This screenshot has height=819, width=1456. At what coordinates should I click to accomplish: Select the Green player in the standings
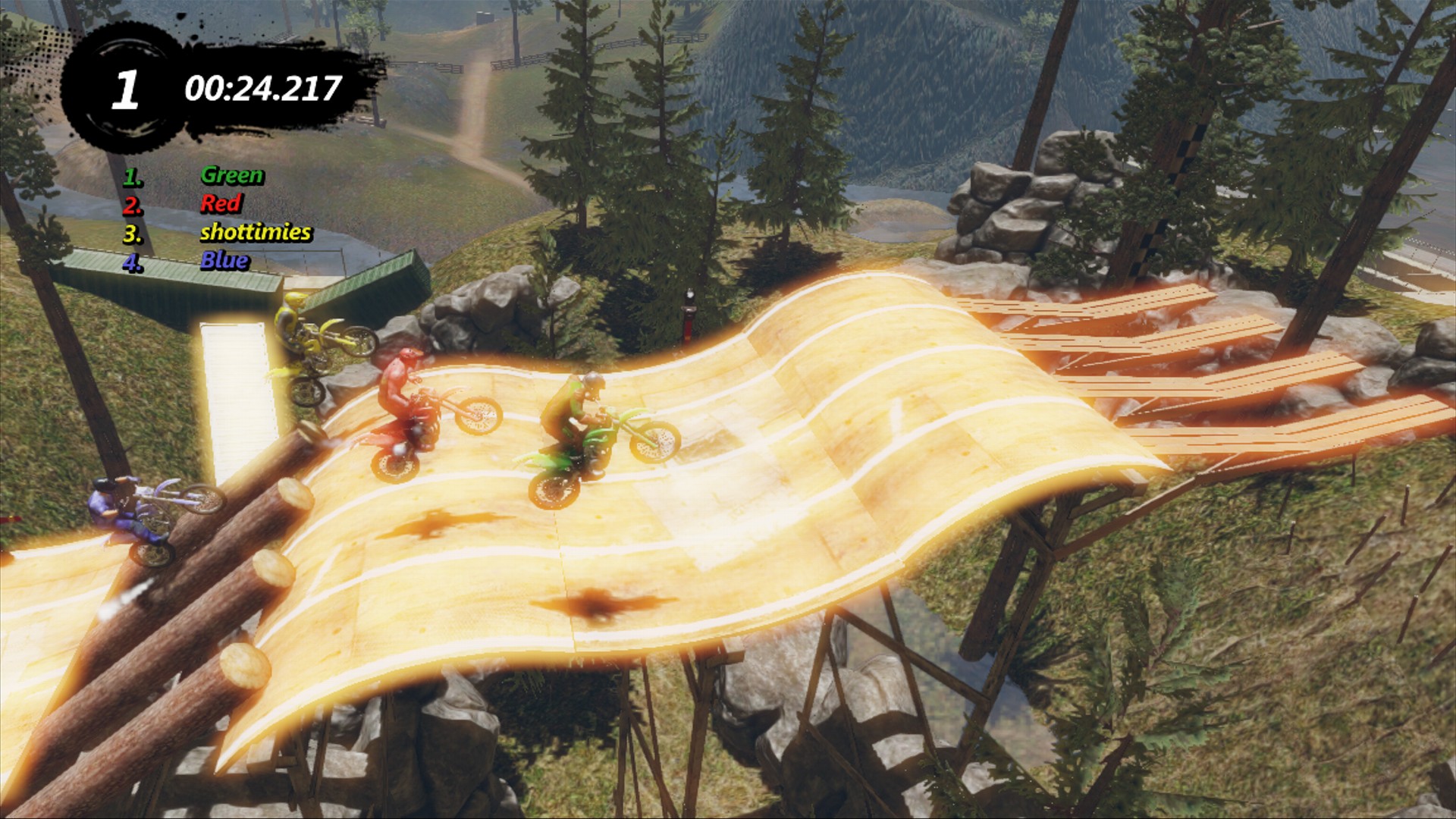pos(231,175)
